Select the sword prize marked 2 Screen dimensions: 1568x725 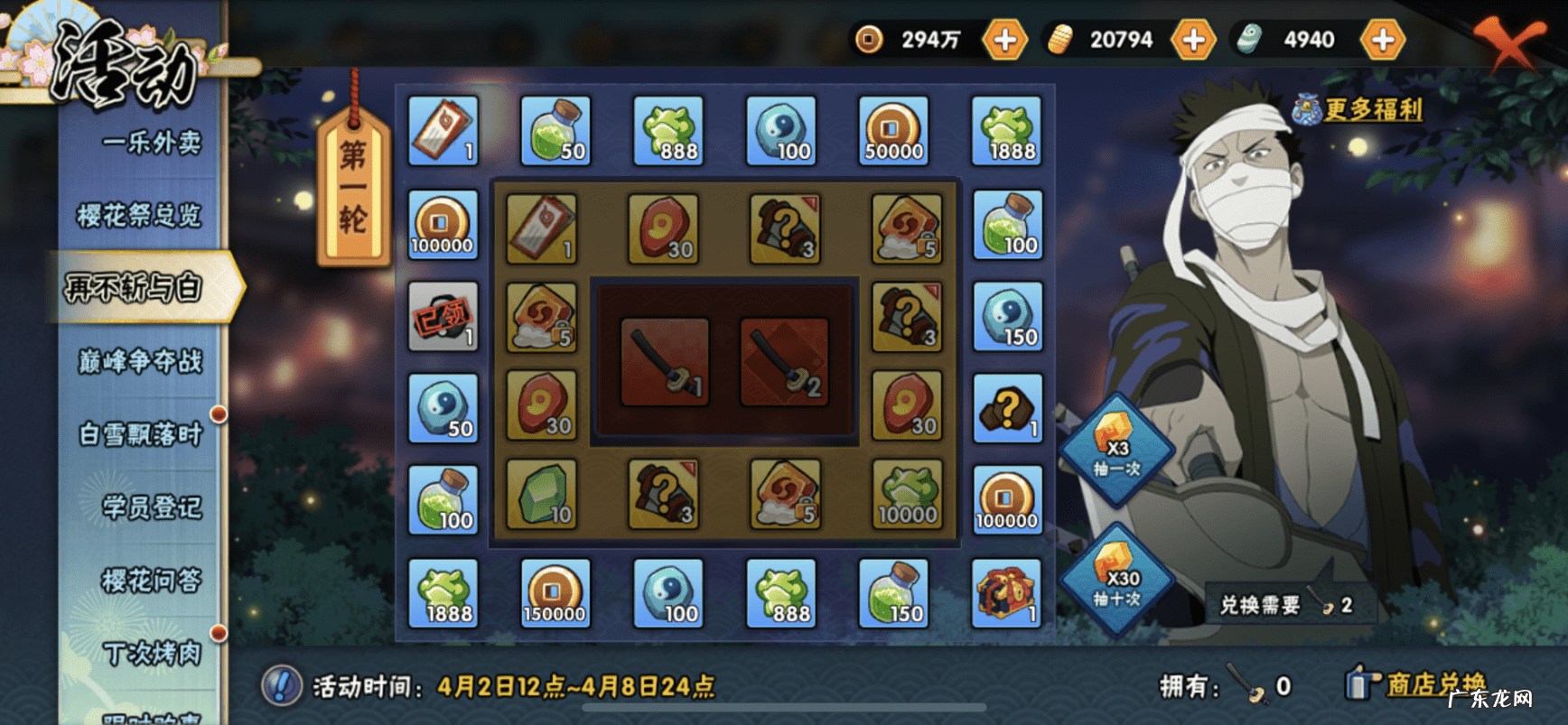[x=784, y=362]
